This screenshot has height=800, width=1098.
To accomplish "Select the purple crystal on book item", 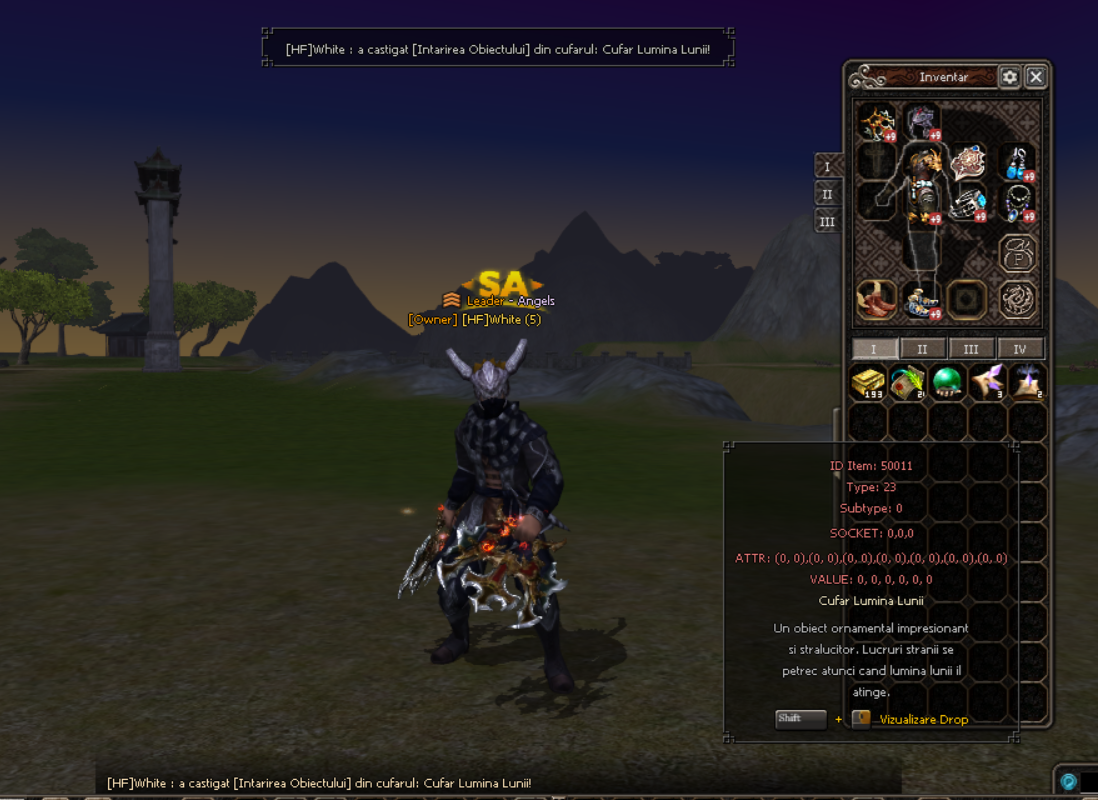I will [1026, 383].
